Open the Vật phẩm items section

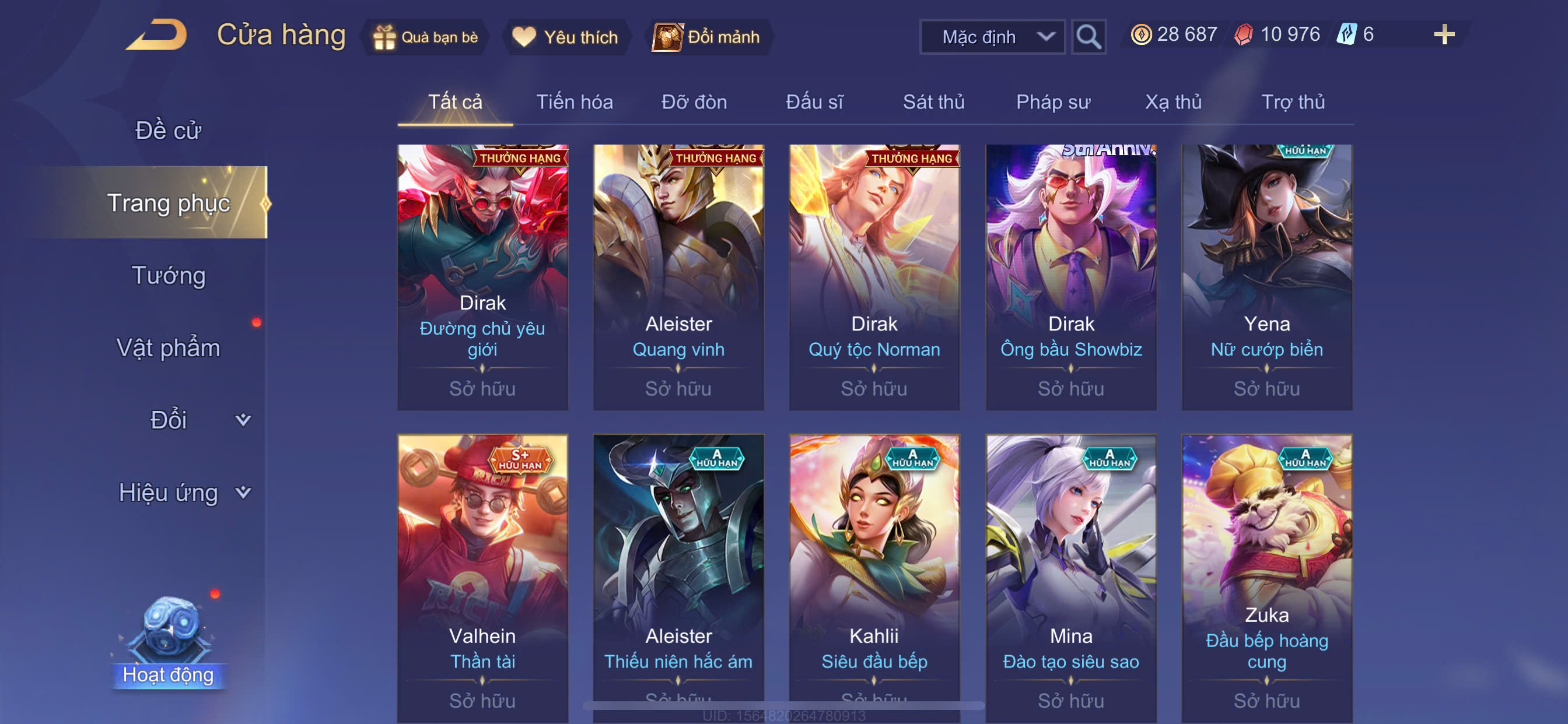tap(168, 347)
